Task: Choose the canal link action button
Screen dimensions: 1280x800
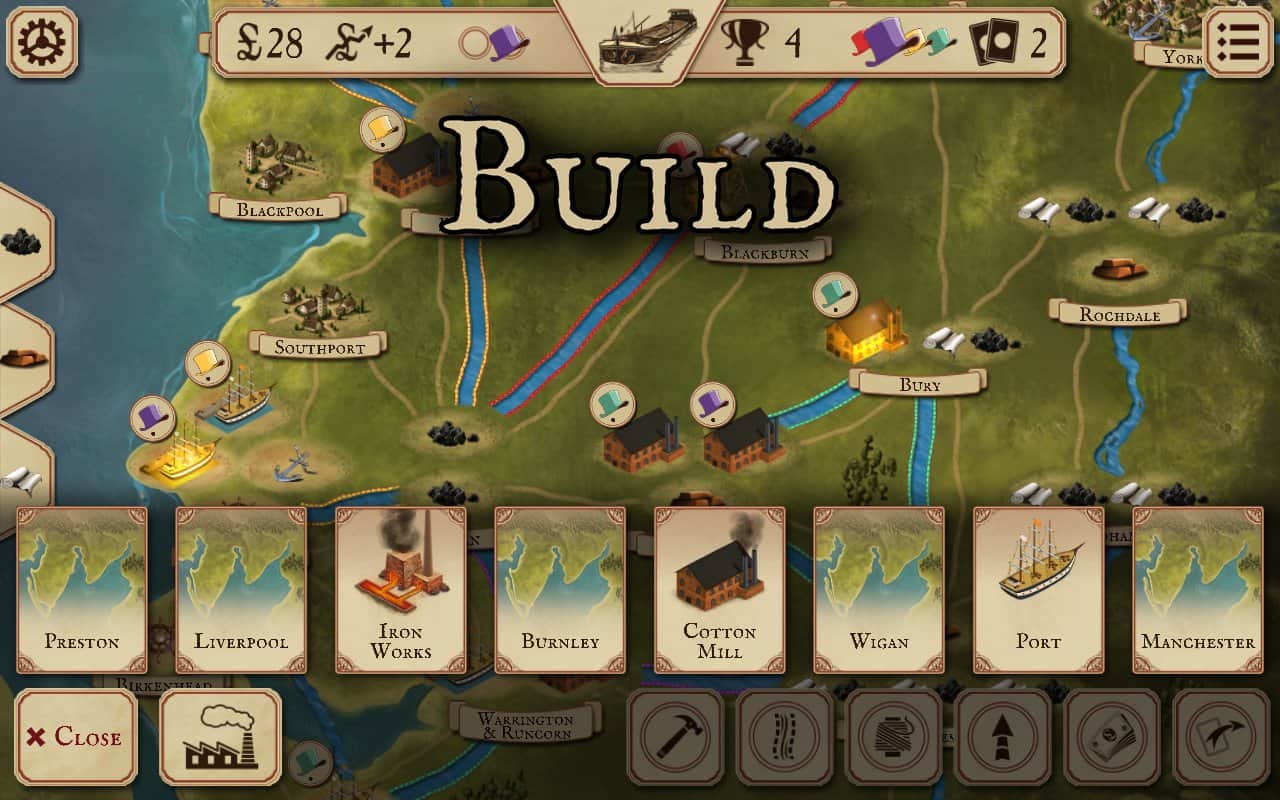Action: coord(784,737)
